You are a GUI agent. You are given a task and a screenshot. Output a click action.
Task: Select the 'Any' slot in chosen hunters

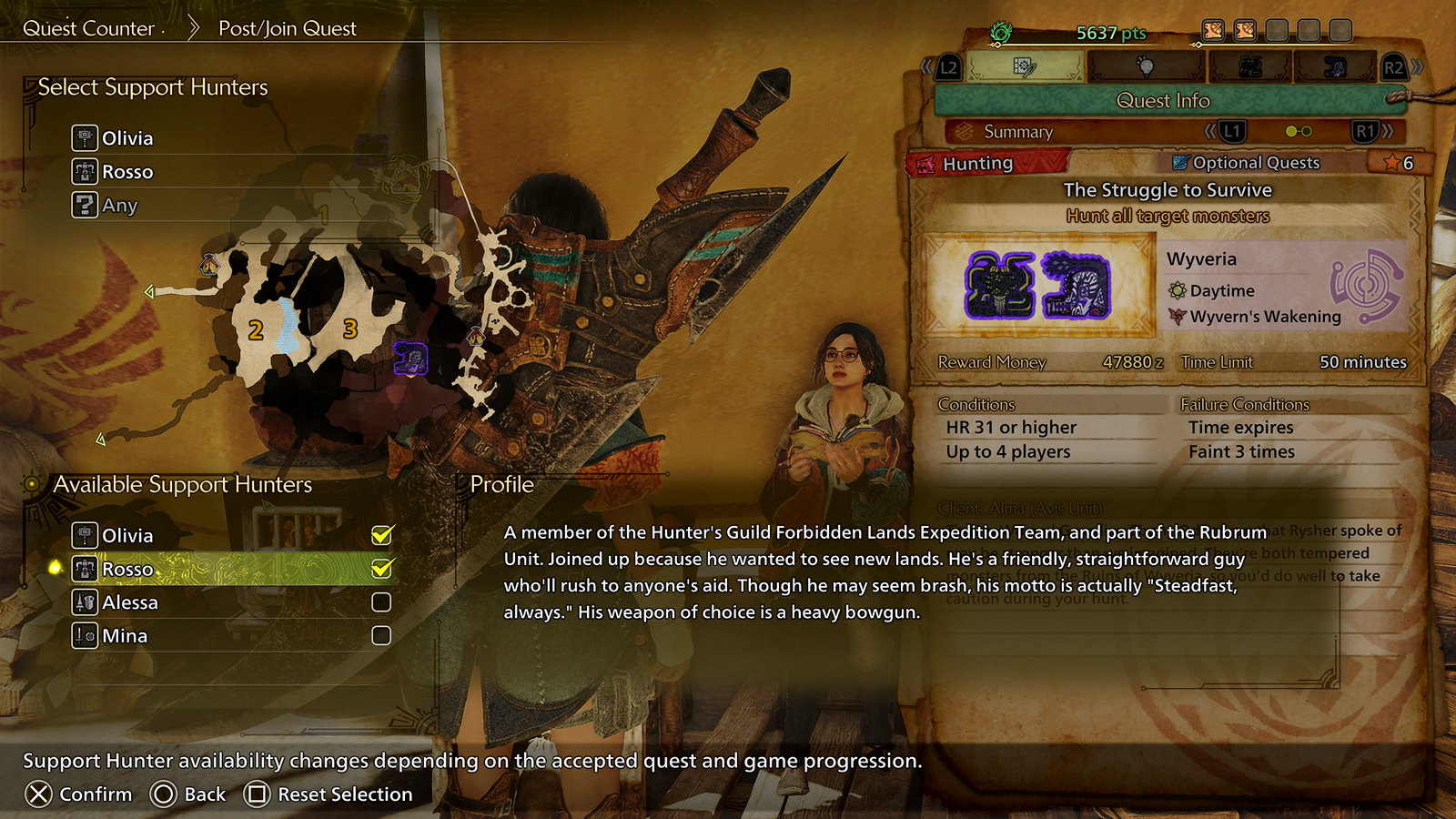pyautogui.click(x=118, y=206)
